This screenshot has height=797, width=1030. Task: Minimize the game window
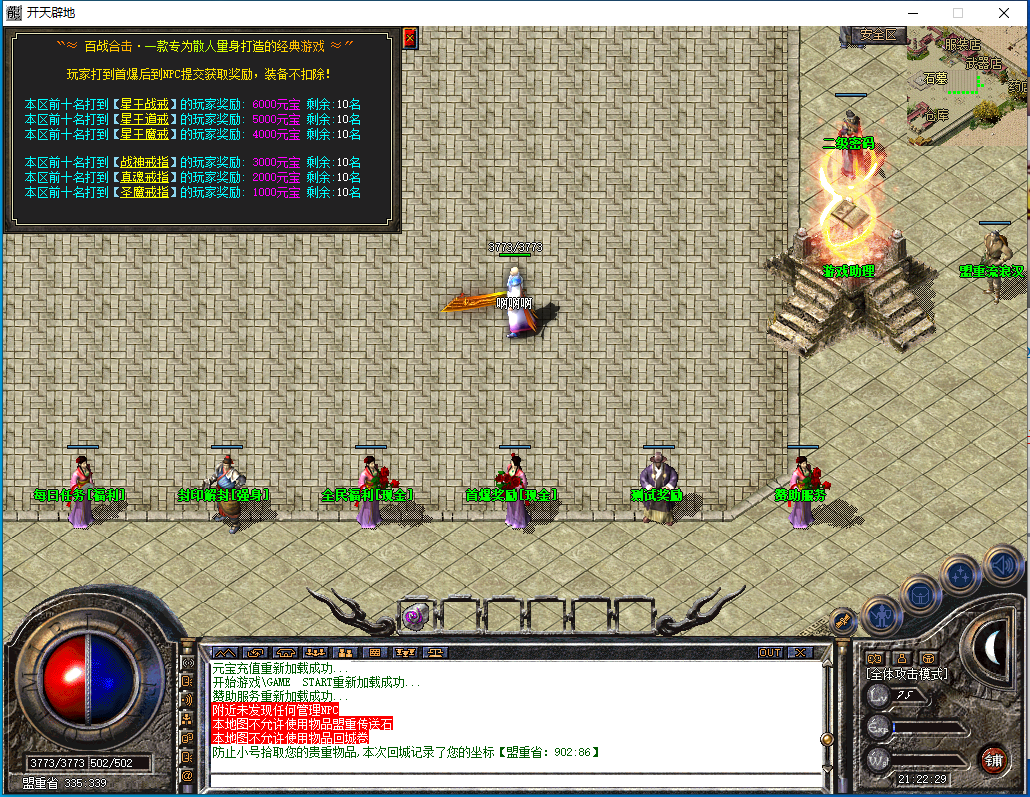coord(911,13)
